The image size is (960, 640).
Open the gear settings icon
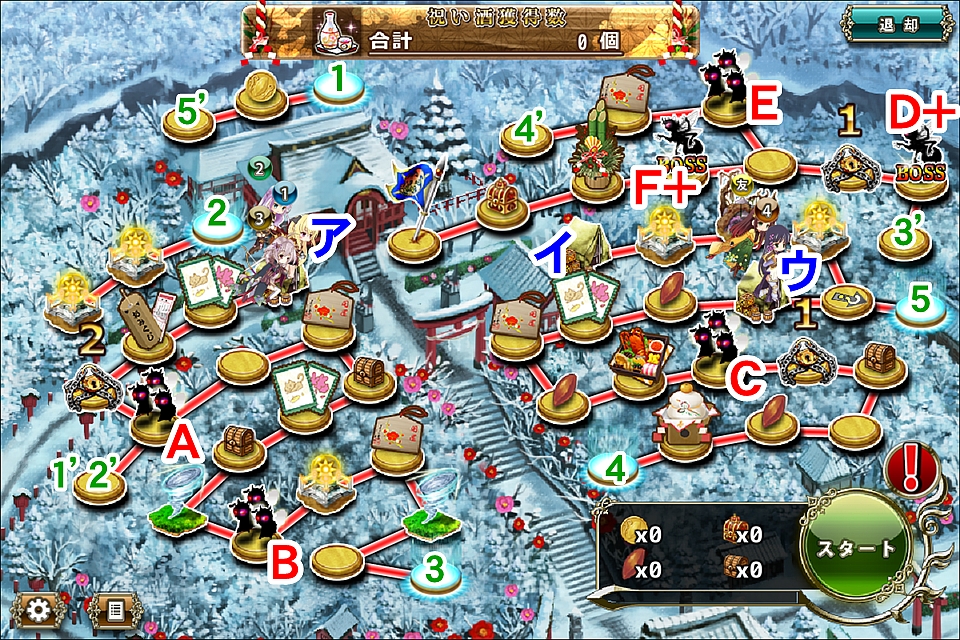tap(40, 609)
